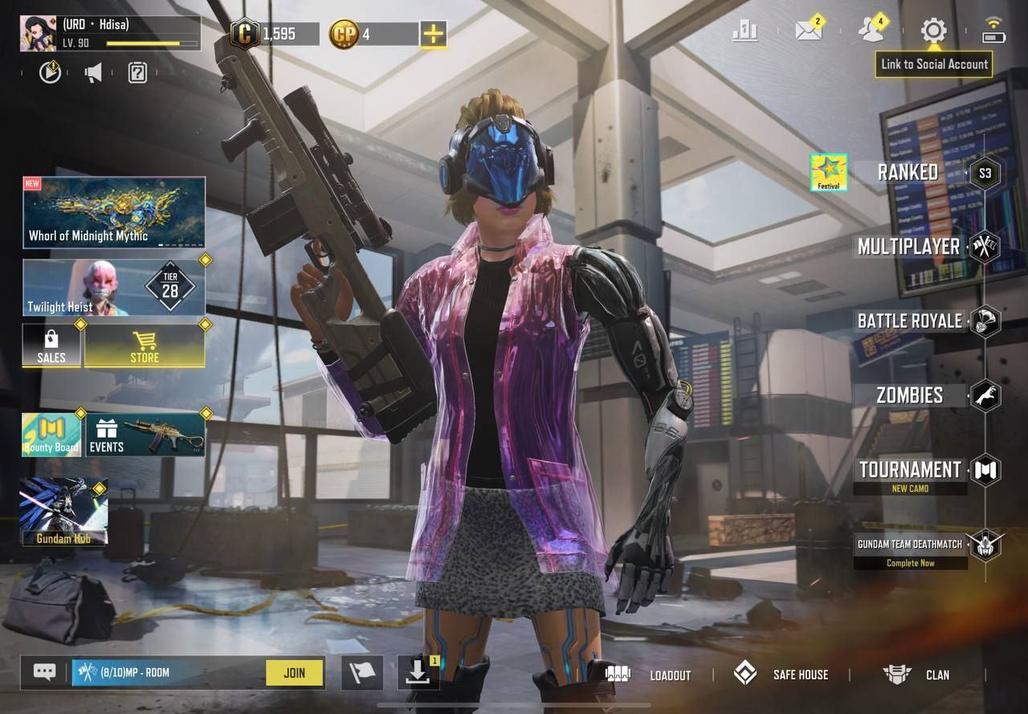Check the mail envelope inbox
1028x714 pixels.
(x=808, y=30)
